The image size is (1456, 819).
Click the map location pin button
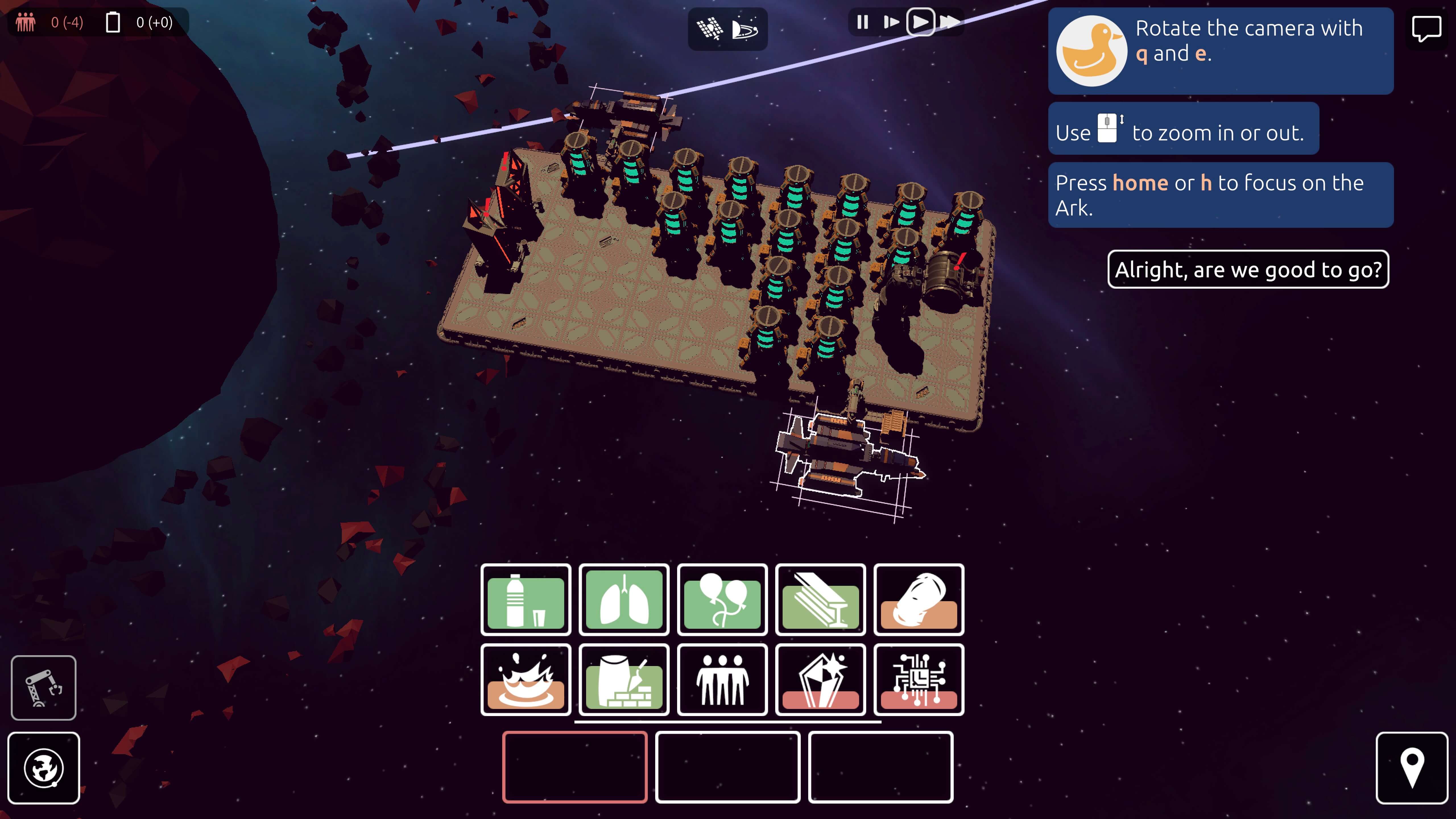(x=1411, y=768)
